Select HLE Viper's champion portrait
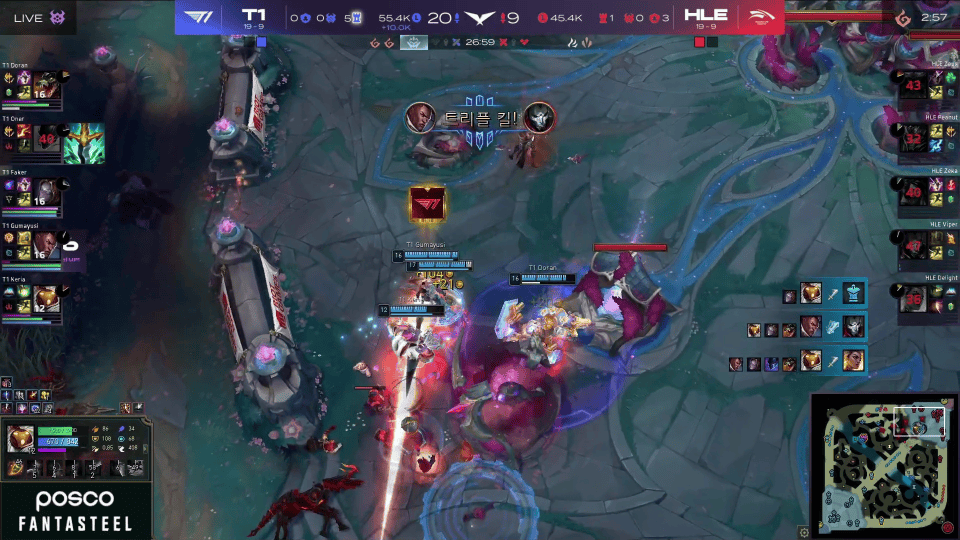This screenshot has height=540, width=960. 912,245
